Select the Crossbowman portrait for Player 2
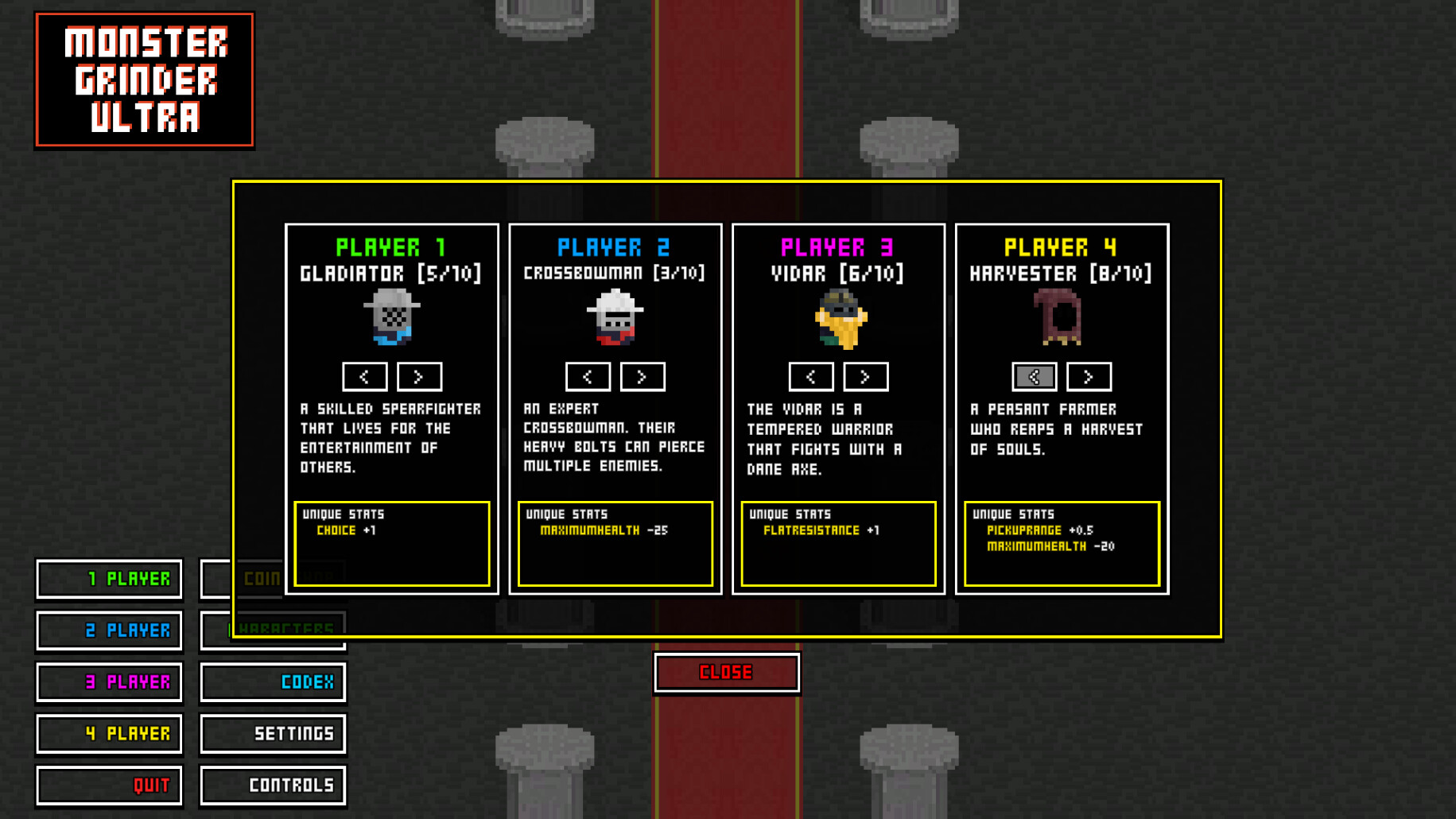 point(614,318)
